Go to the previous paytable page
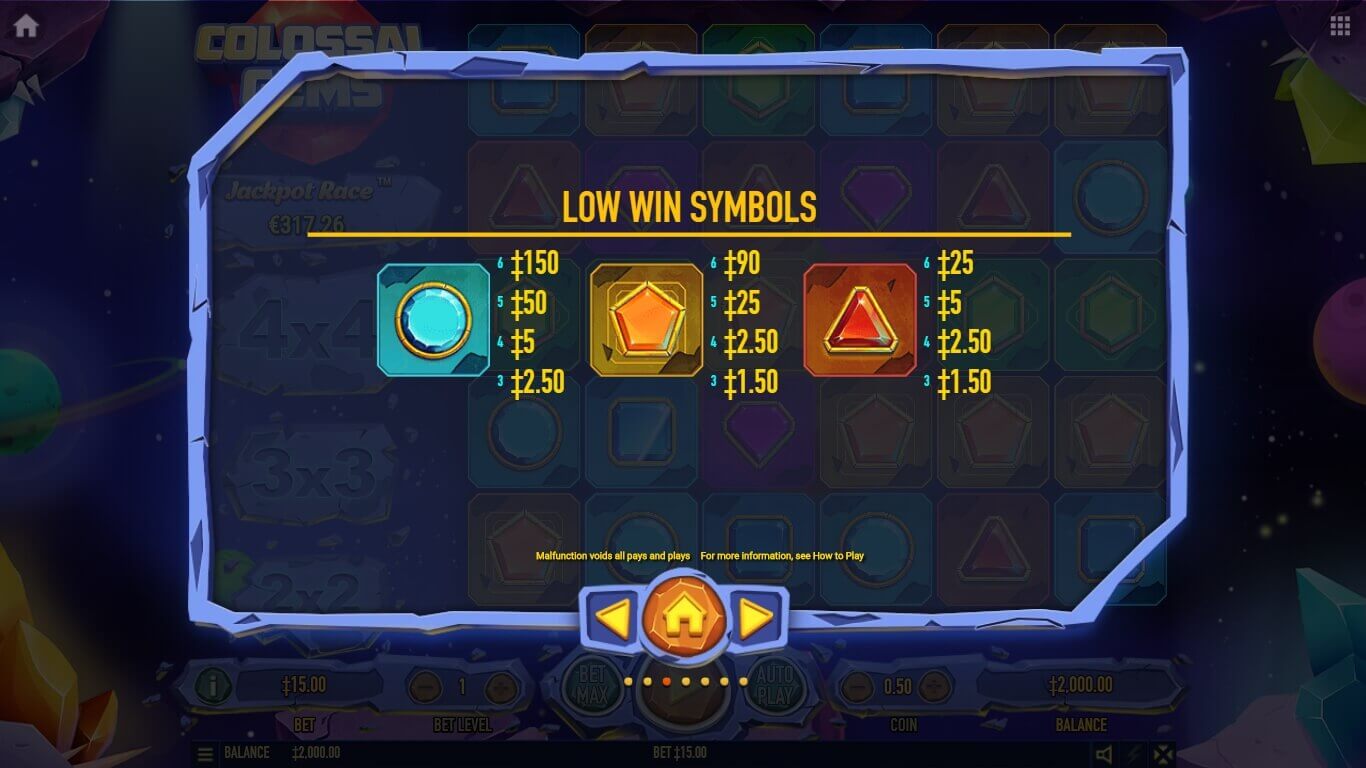The image size is (1366, 768). pos(612,619)
